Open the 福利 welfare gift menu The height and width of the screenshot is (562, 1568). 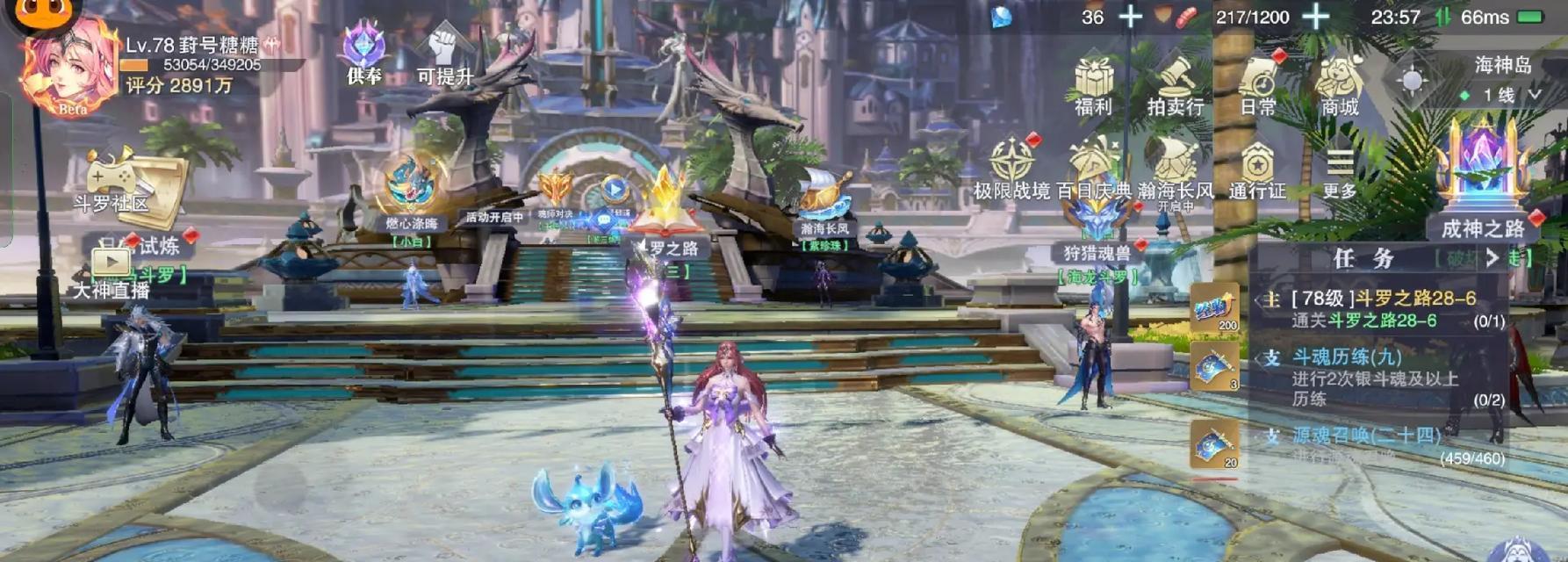[1093, 84]
